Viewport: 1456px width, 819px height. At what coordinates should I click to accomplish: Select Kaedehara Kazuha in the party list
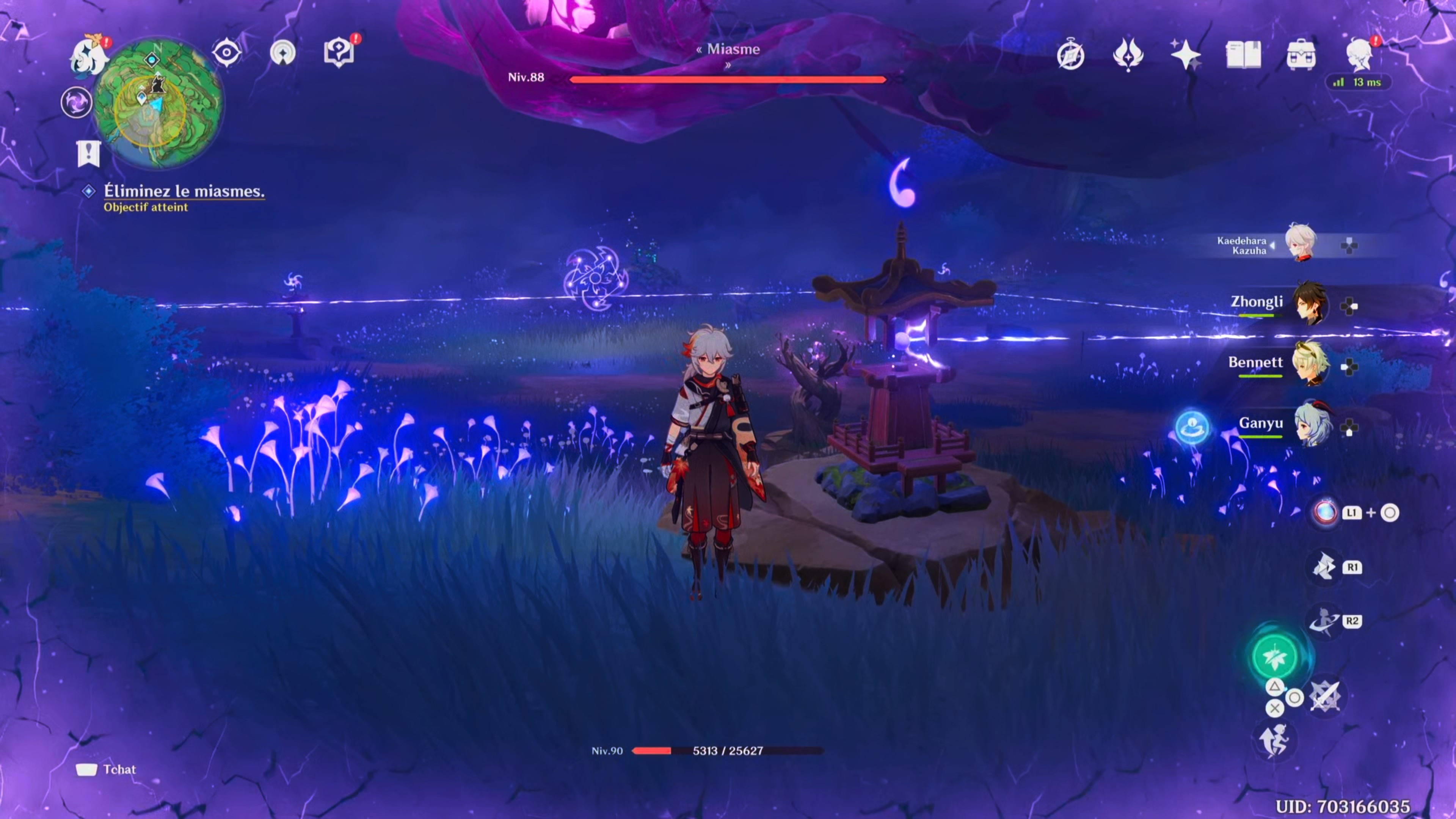tap(1301, 243)
